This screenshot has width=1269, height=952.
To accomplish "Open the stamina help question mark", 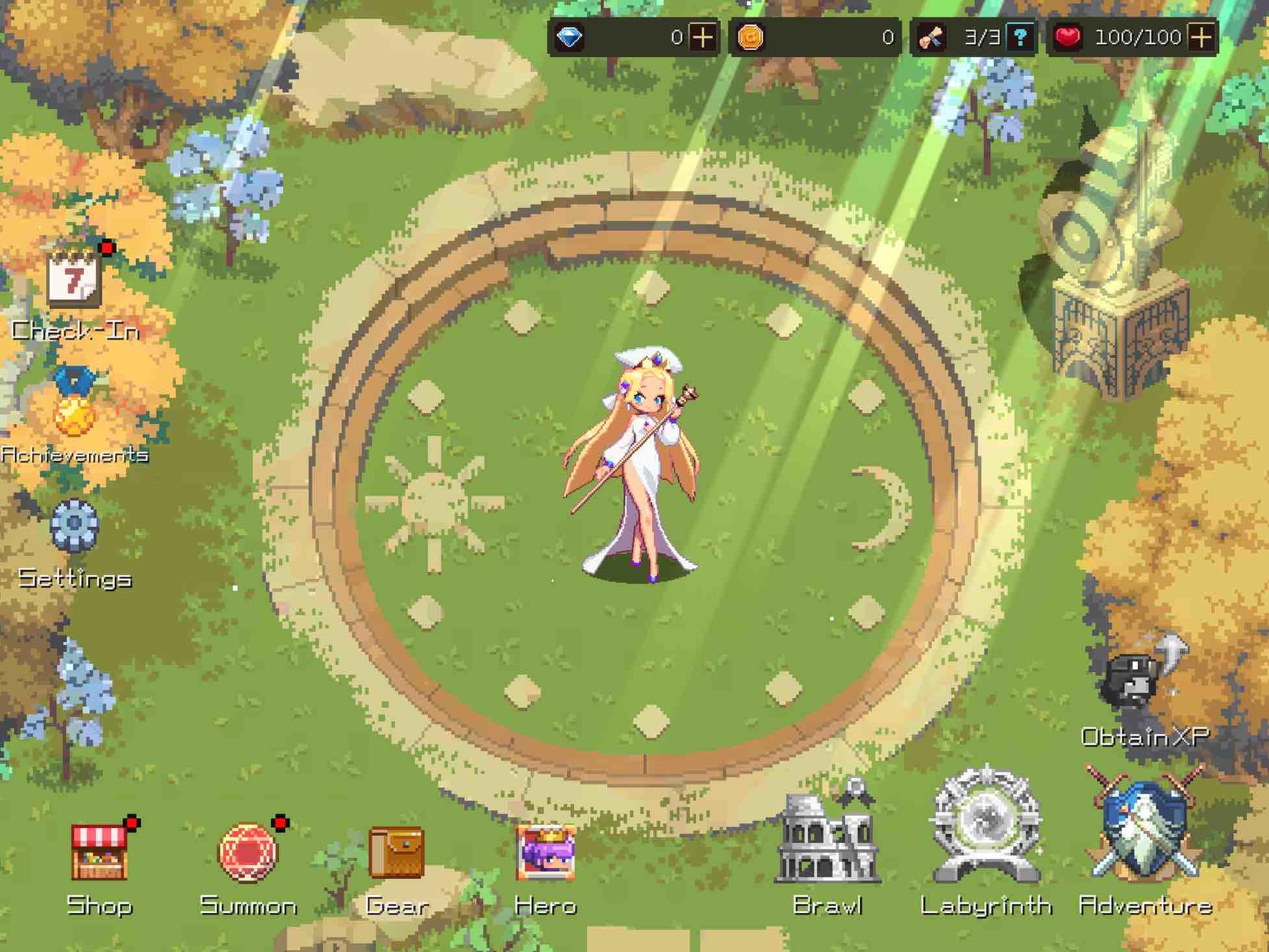I will 1022,38.
